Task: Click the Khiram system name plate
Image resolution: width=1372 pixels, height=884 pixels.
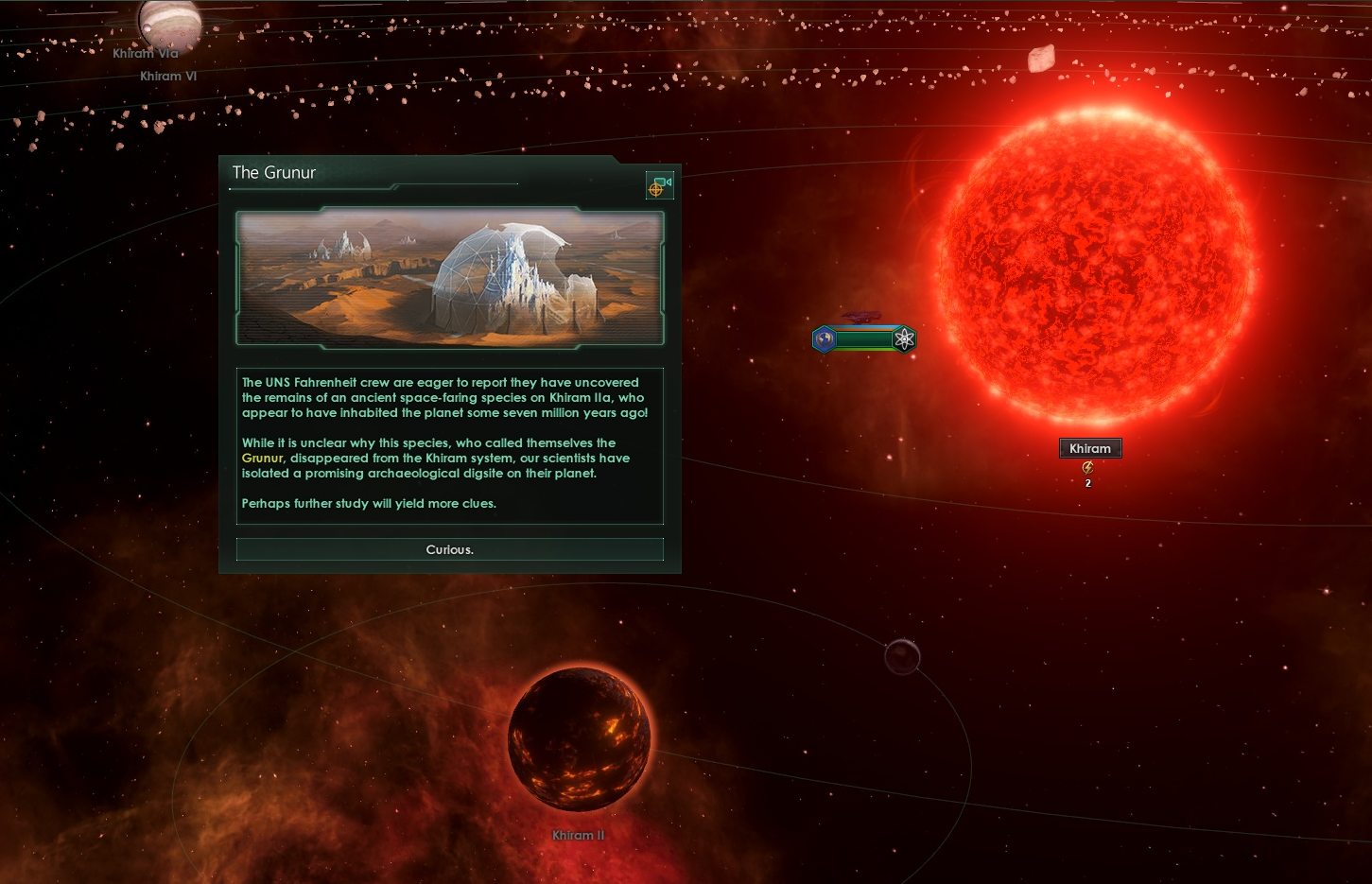Action: (1089, 447)
